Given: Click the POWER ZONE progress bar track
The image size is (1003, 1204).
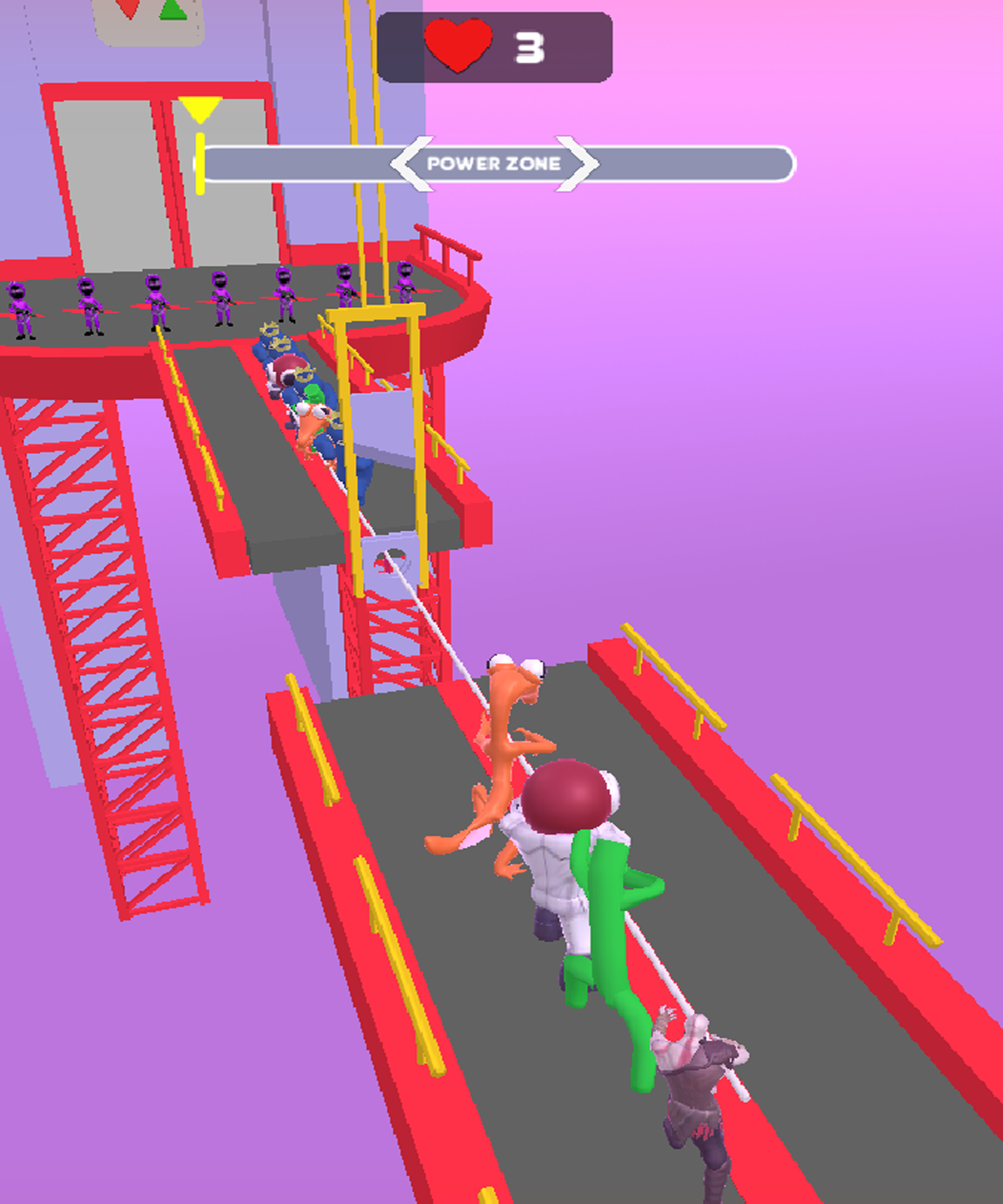Looking at the screenshot, I should [702, 163].
